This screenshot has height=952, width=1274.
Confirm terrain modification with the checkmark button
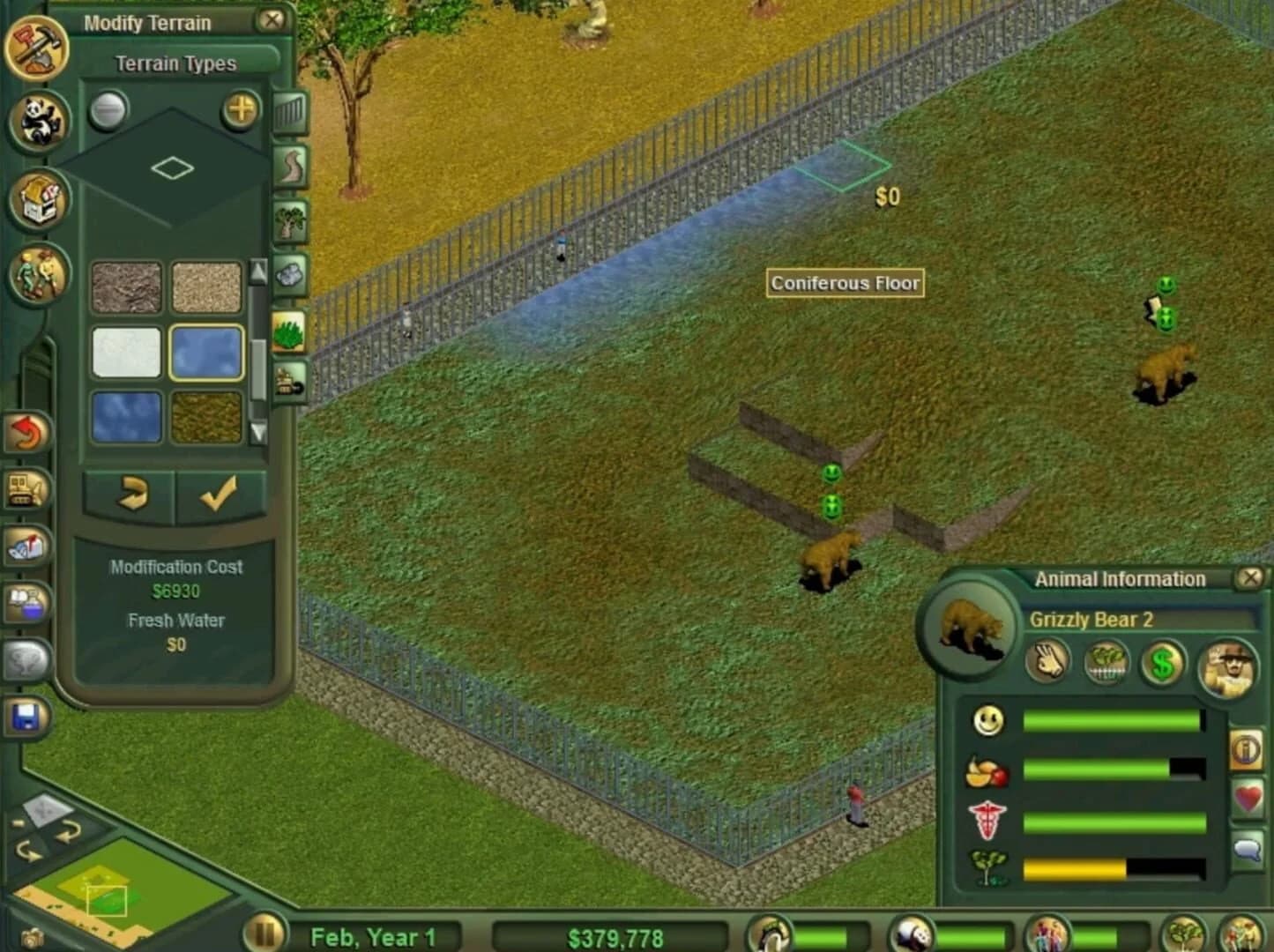click(x=217, y=495)
